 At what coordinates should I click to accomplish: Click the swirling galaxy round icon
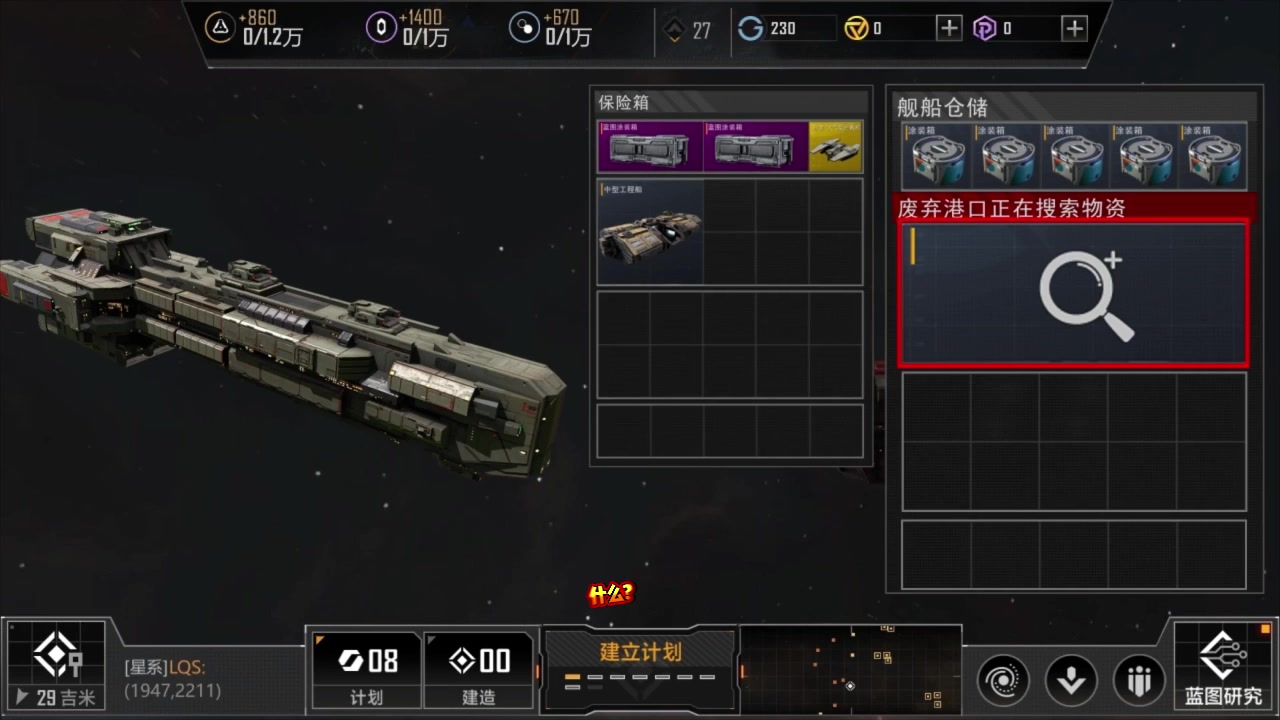coord(1002,681)
